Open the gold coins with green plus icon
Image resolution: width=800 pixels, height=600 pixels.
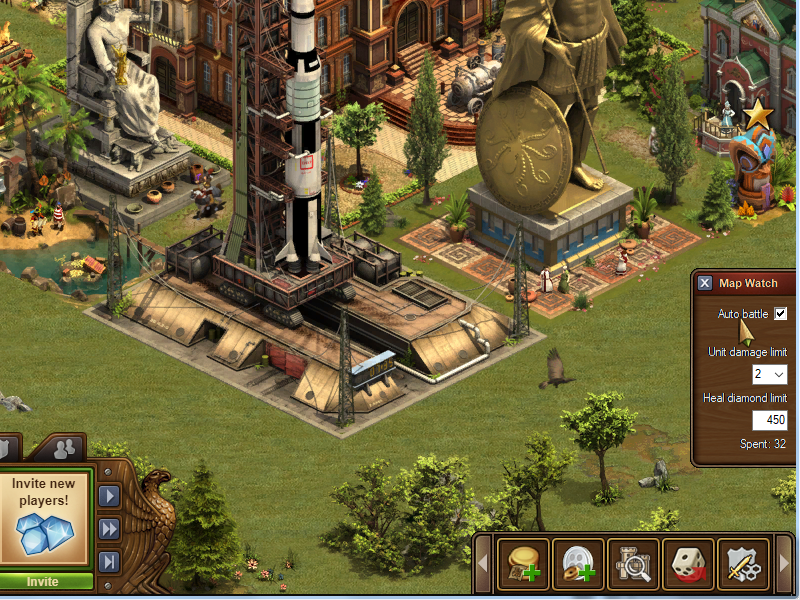coord(525,565)
